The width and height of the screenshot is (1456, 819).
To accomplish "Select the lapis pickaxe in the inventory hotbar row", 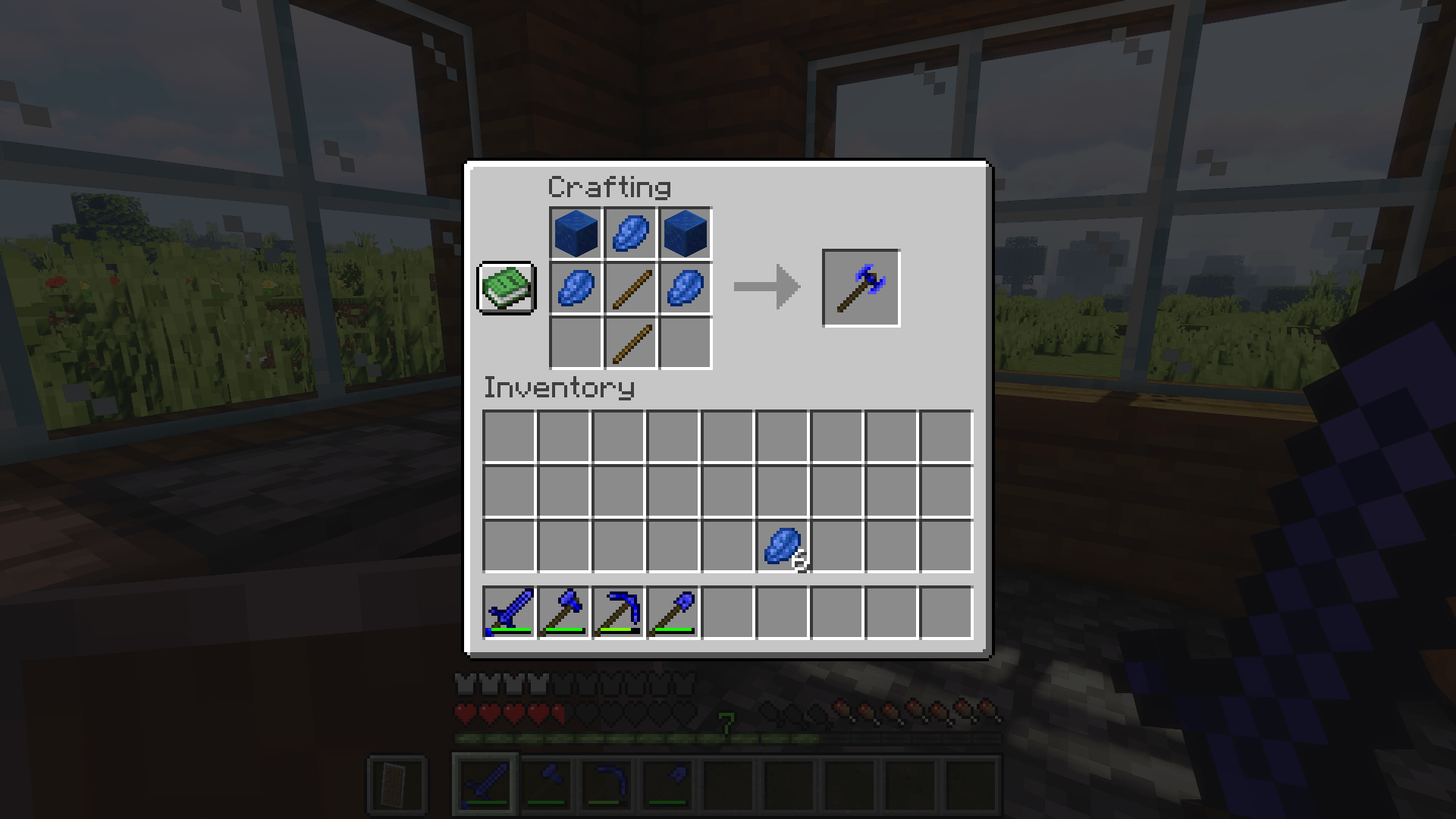I will pos(617,613).
